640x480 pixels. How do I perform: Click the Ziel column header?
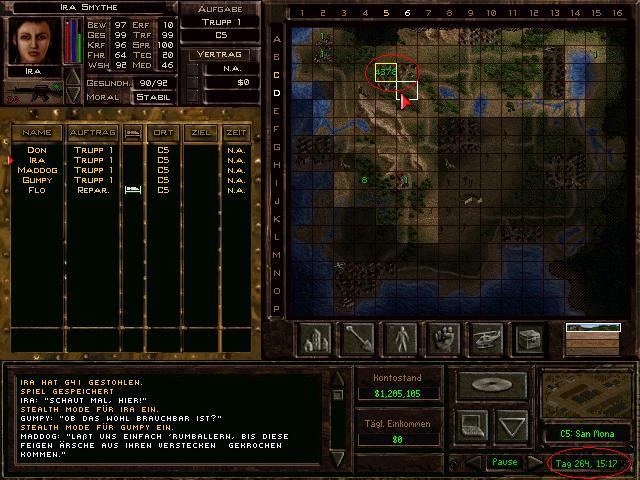point(201,132)
